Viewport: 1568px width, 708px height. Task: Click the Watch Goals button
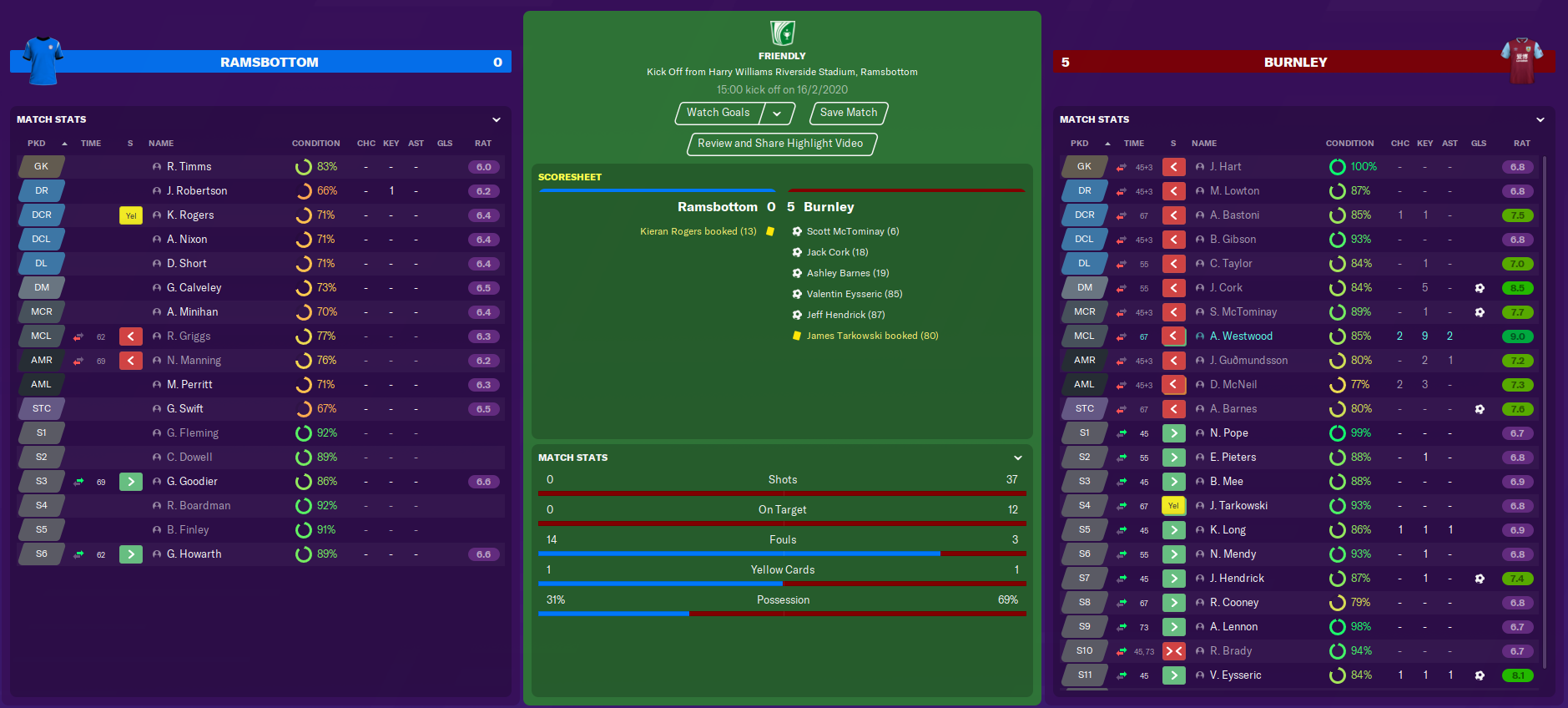718,113
